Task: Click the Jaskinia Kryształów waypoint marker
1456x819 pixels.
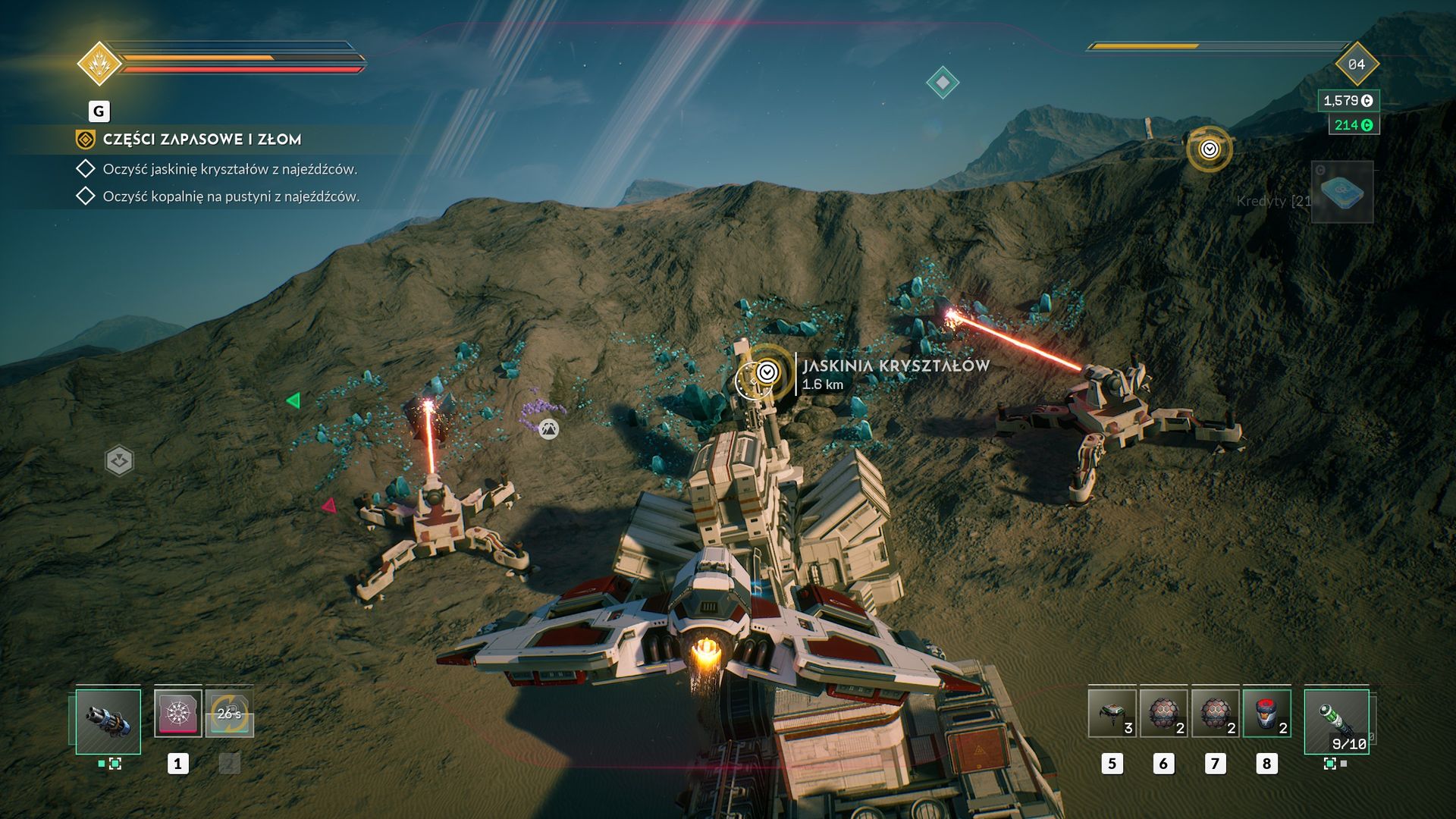Action: [x=767, y=372]
